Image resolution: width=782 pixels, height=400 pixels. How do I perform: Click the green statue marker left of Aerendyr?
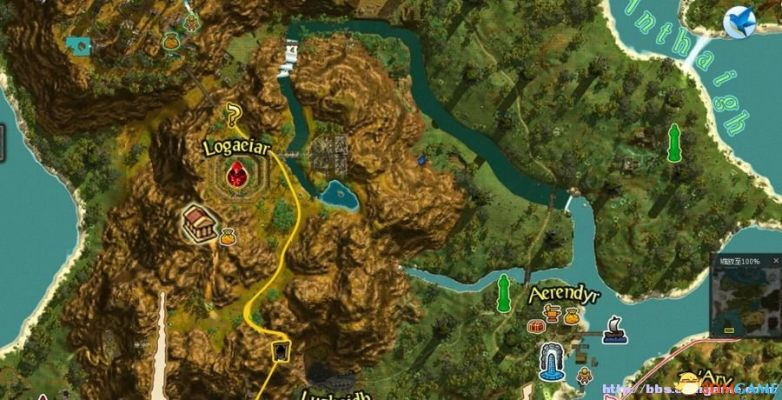tap(504, 292)
